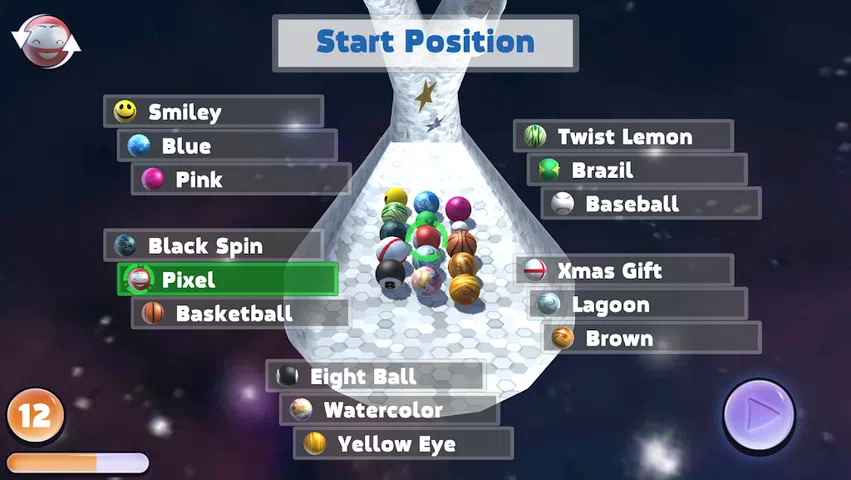851x480 pixels.
Task: Choose the Blue ball entry
Action: tap(227, 146)
